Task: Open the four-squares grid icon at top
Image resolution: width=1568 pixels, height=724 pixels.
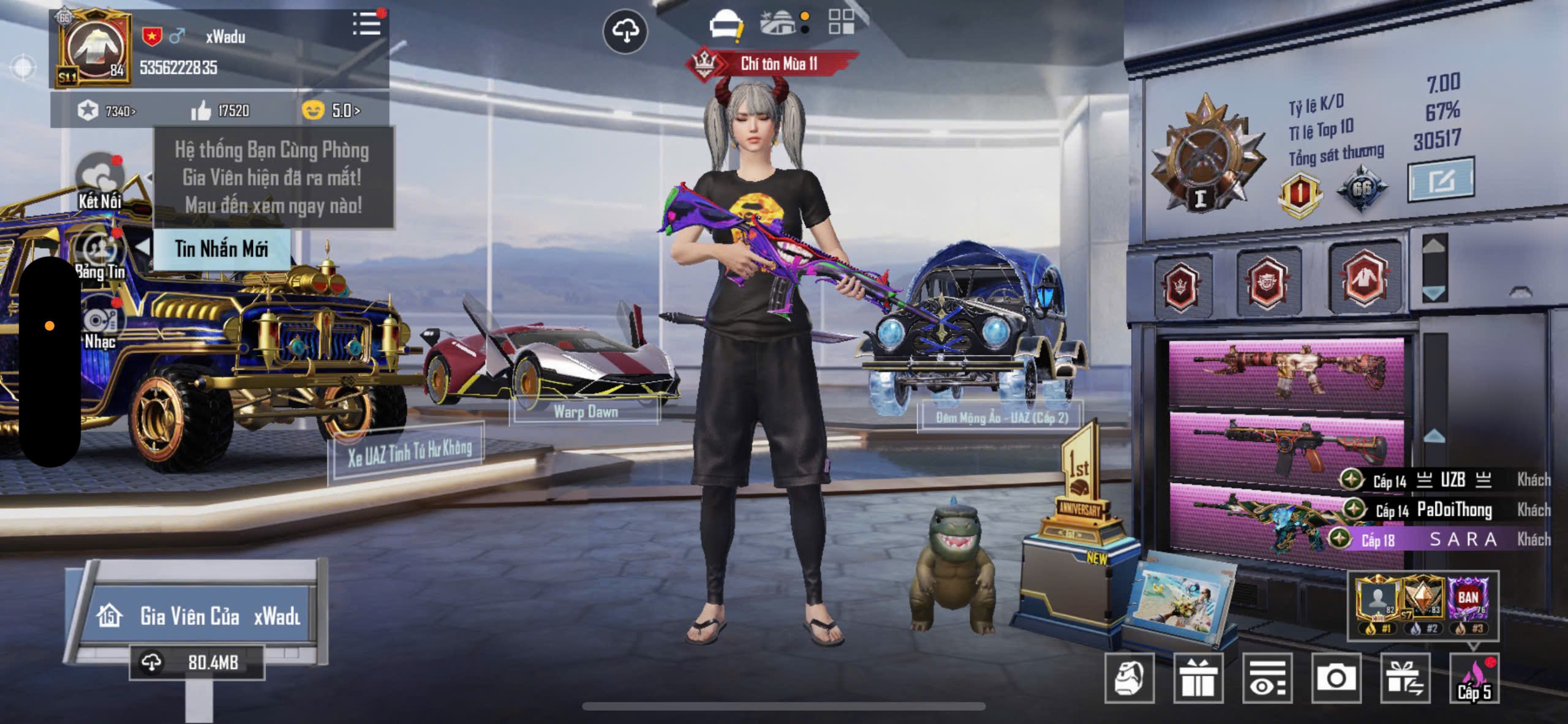Action: tap(841, 22)
